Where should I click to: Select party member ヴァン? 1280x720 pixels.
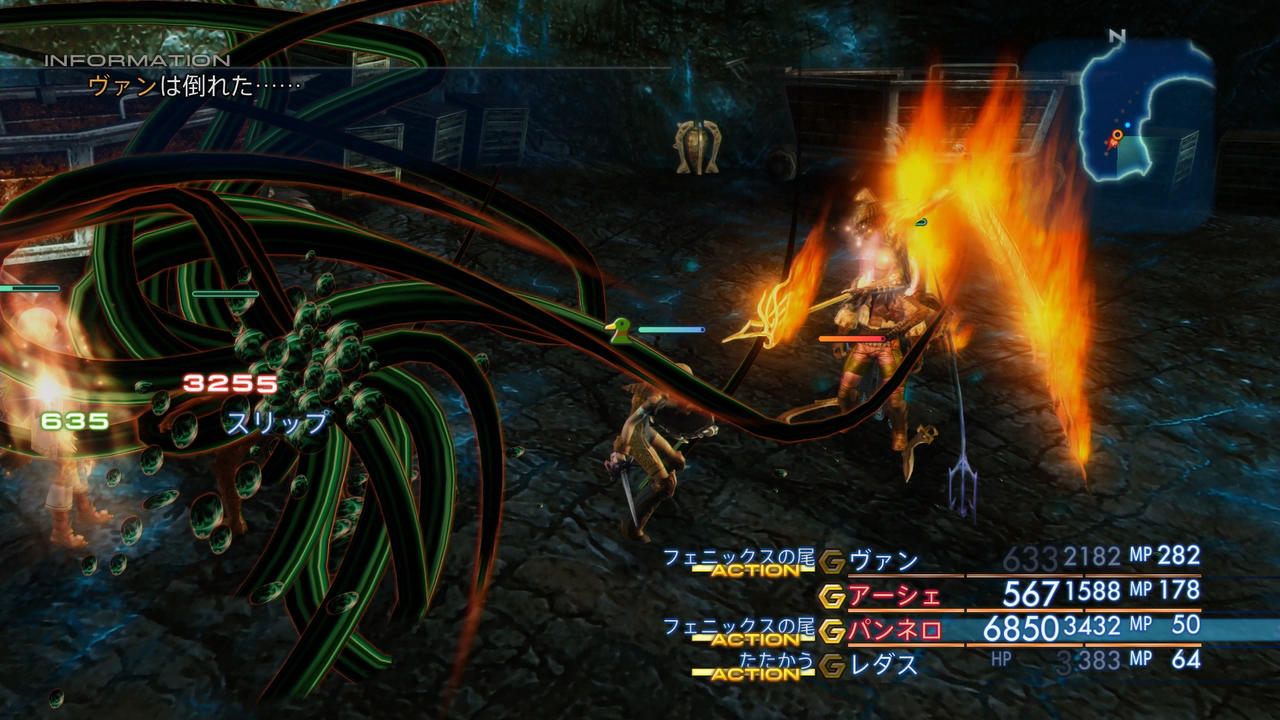883,561
